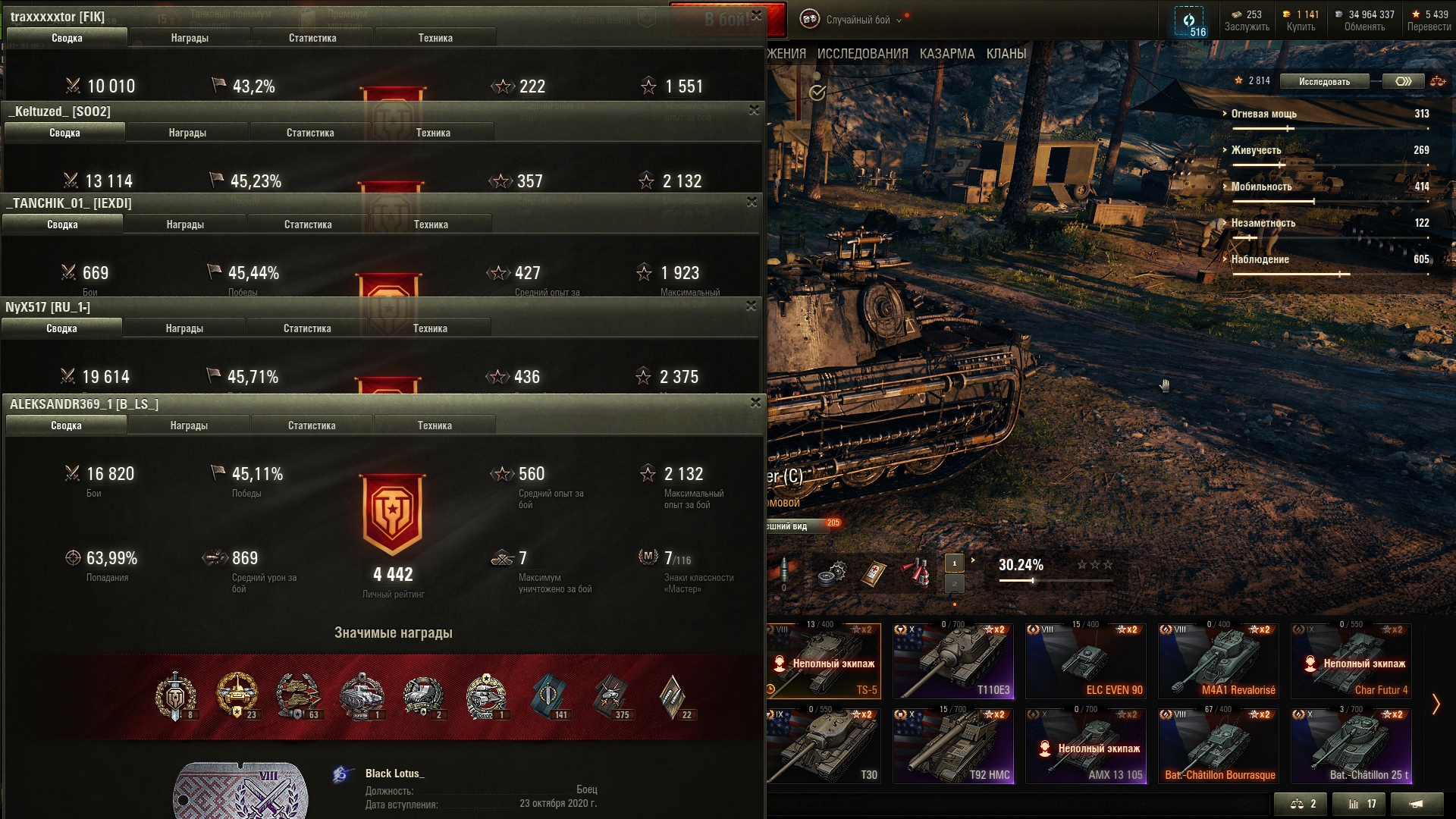This screenshot has width=1456, height=819.
Task: Select the Bat.-Châtillon Bourrasque tank
Action: pos(1218,746)
